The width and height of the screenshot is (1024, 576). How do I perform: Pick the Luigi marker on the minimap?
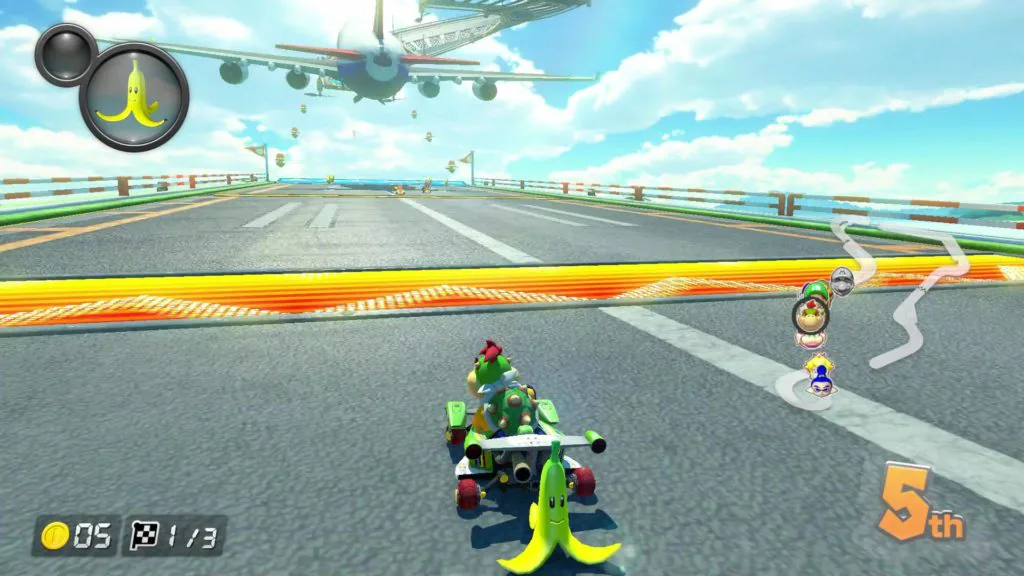point(817,292)
